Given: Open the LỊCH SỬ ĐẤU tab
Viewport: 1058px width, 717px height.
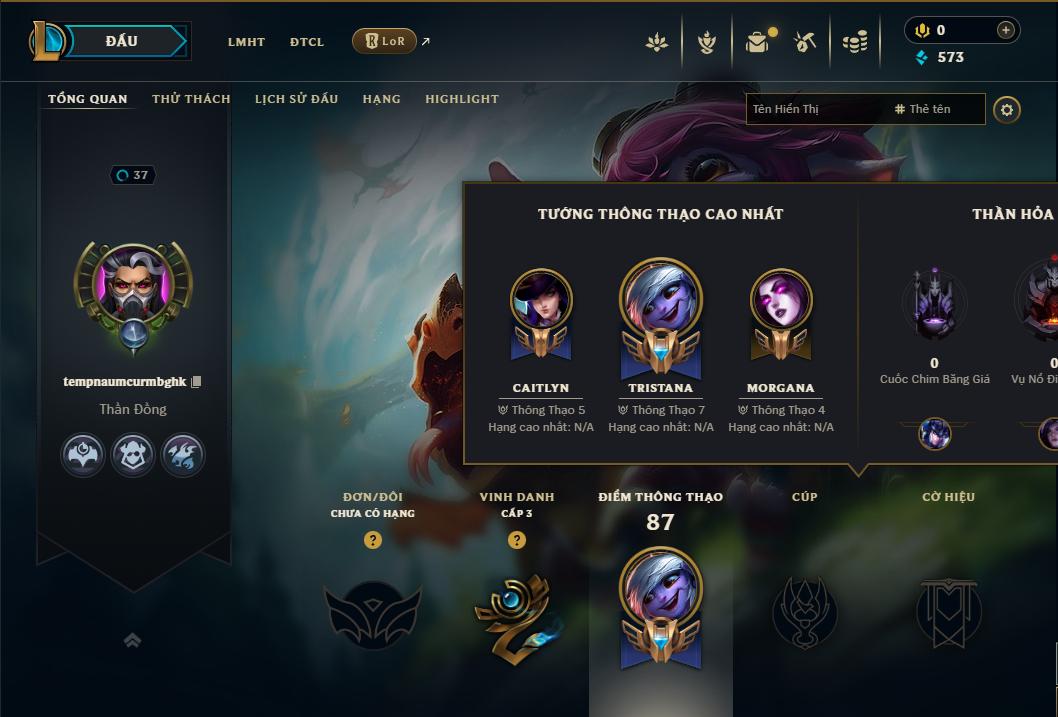Looking at the screenshot, I should [296, 99].
